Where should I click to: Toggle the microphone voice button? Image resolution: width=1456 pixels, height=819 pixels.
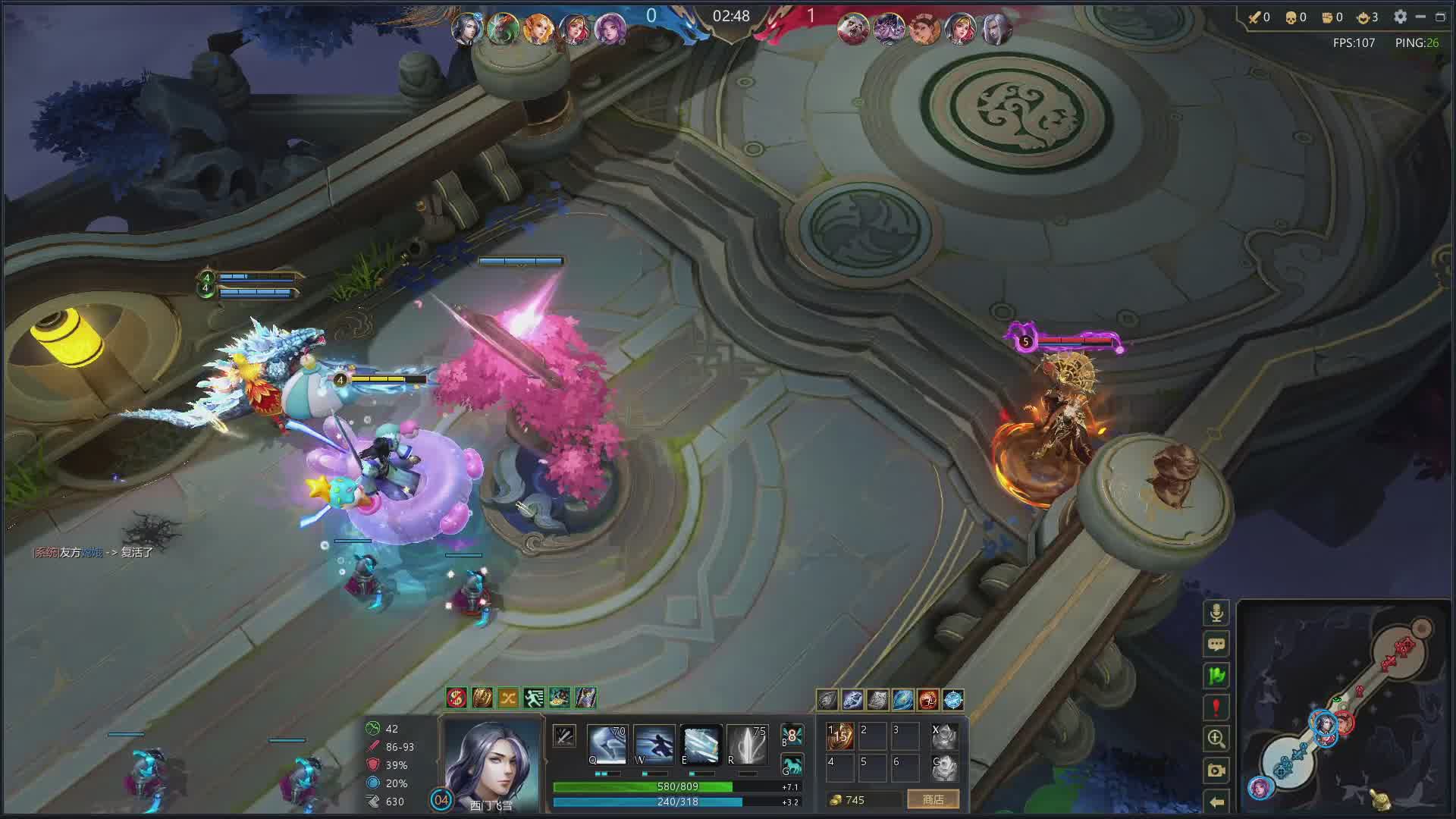tap(1216, 613)
